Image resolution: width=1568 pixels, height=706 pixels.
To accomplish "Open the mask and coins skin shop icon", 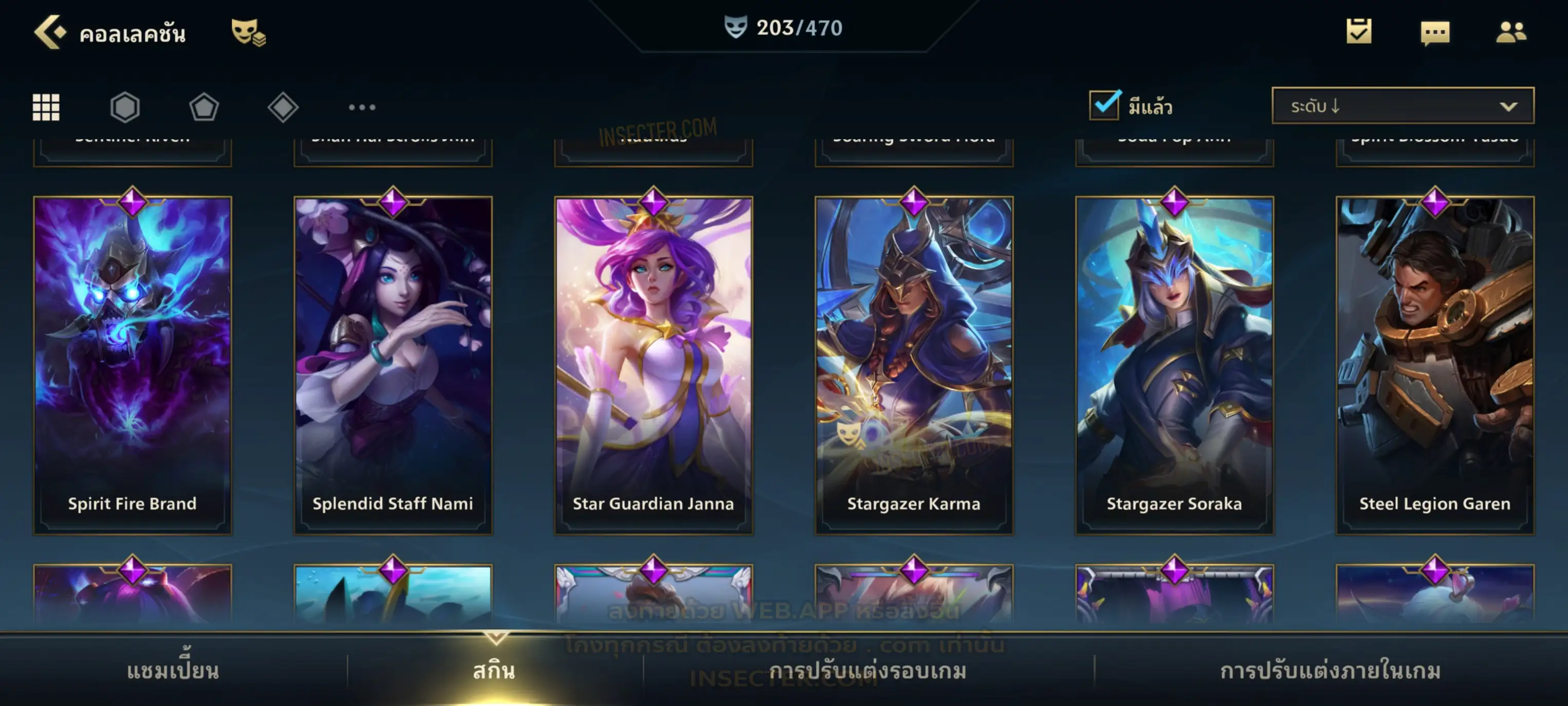I will (248, 32).
